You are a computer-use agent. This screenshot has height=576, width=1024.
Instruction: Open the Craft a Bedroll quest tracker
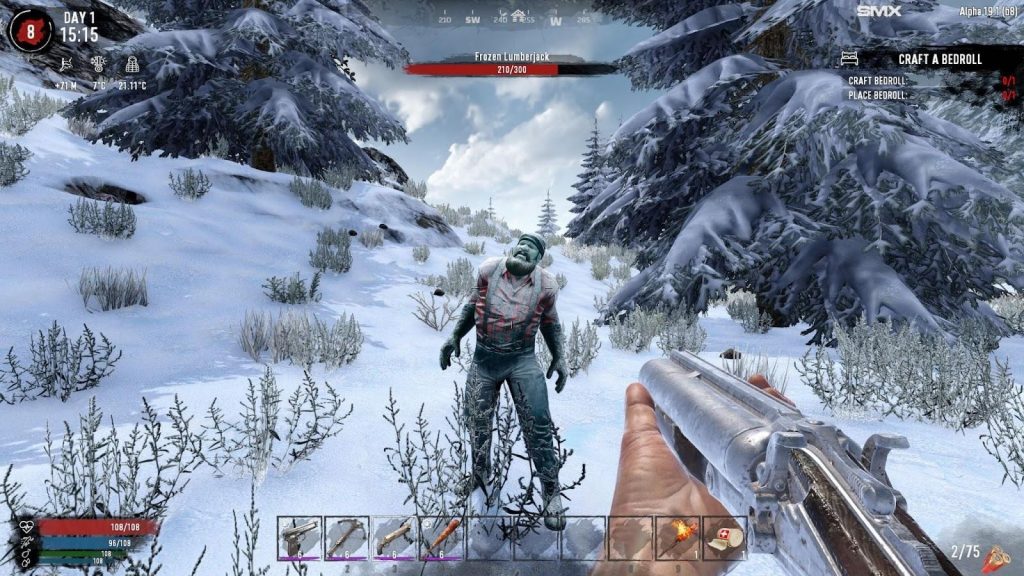939,59
